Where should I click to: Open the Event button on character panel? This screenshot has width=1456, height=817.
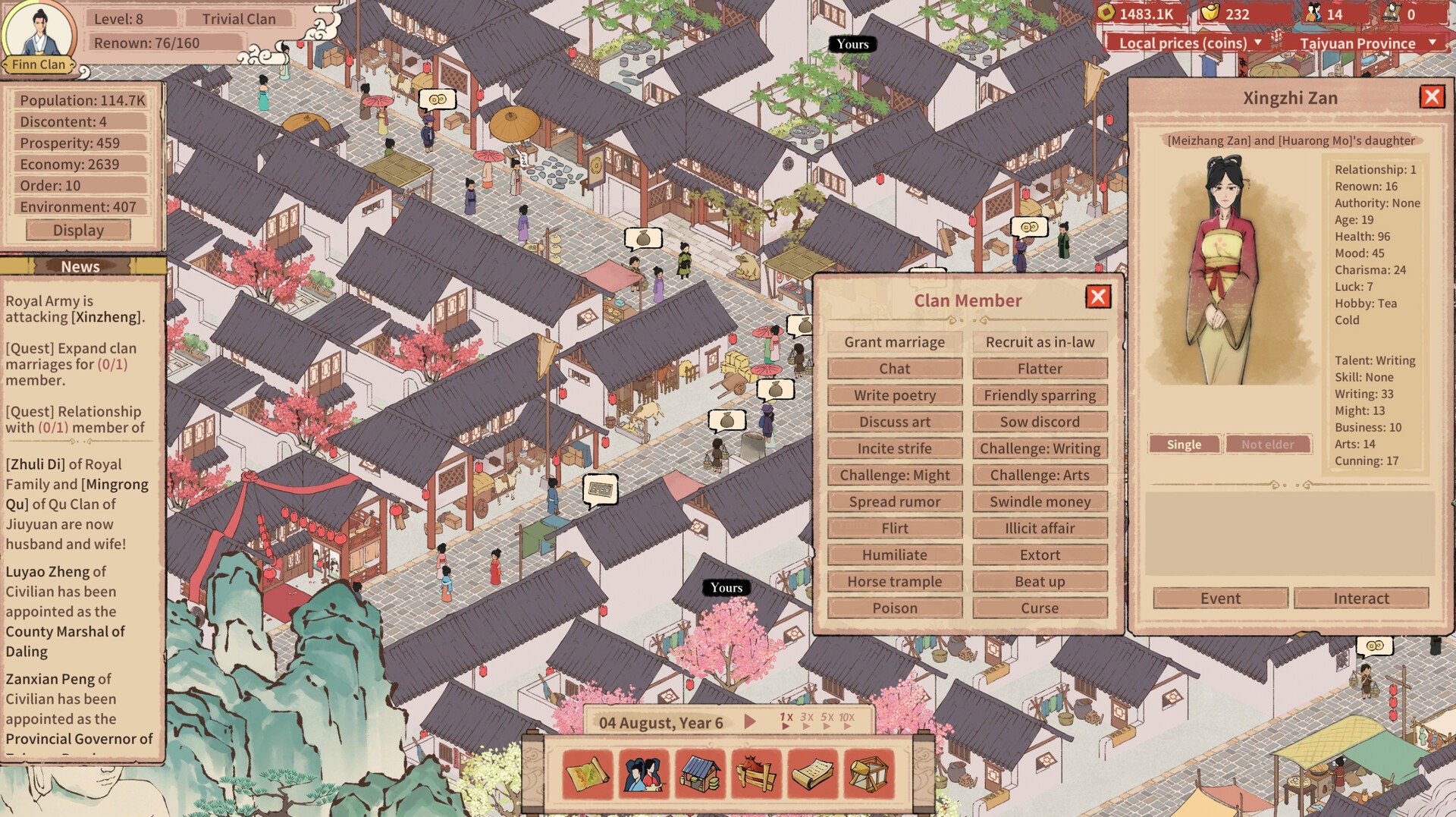coord(1220,598)
